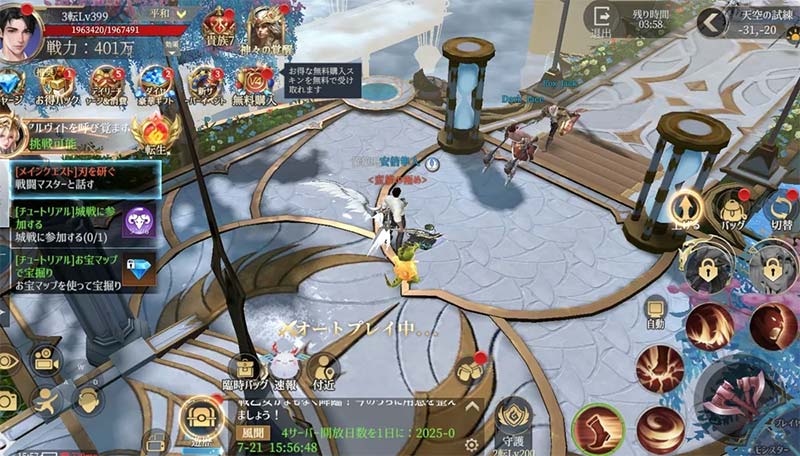The image size is (800, 456).
Task: Open 神々の覚醒 event icon
Action: 265,28
